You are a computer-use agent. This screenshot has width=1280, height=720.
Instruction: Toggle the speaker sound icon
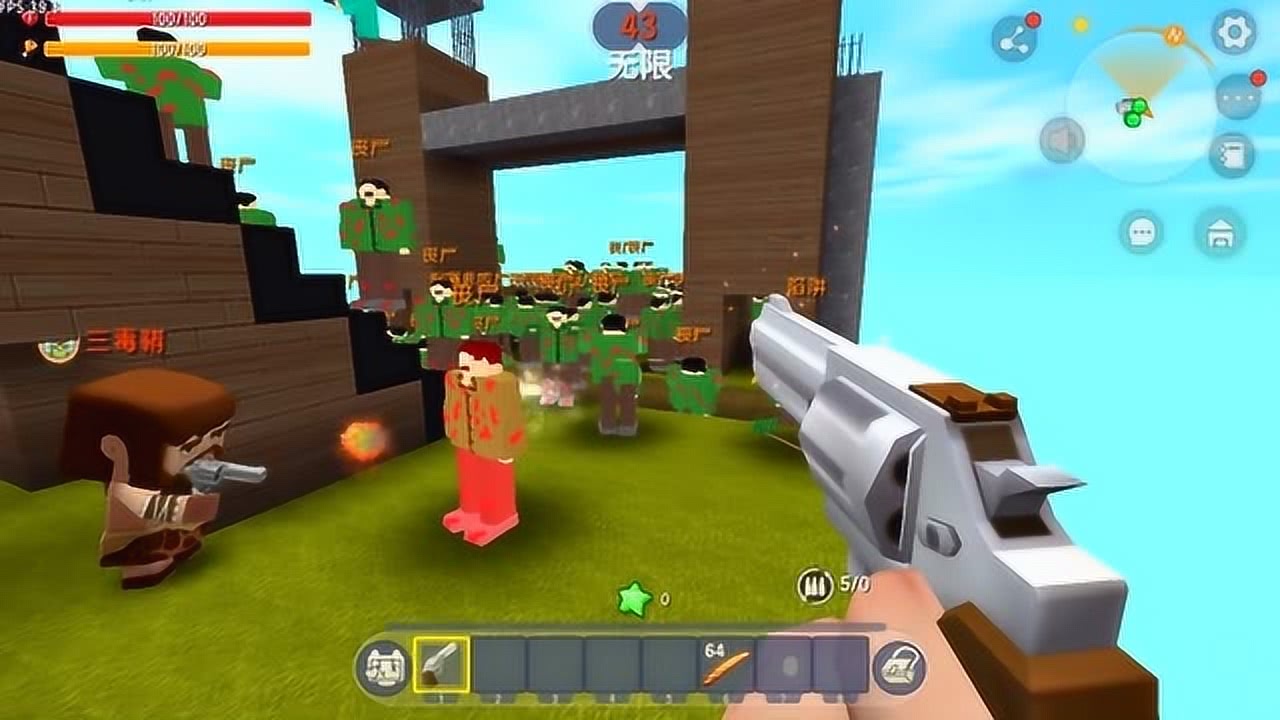click(1062, 137)
